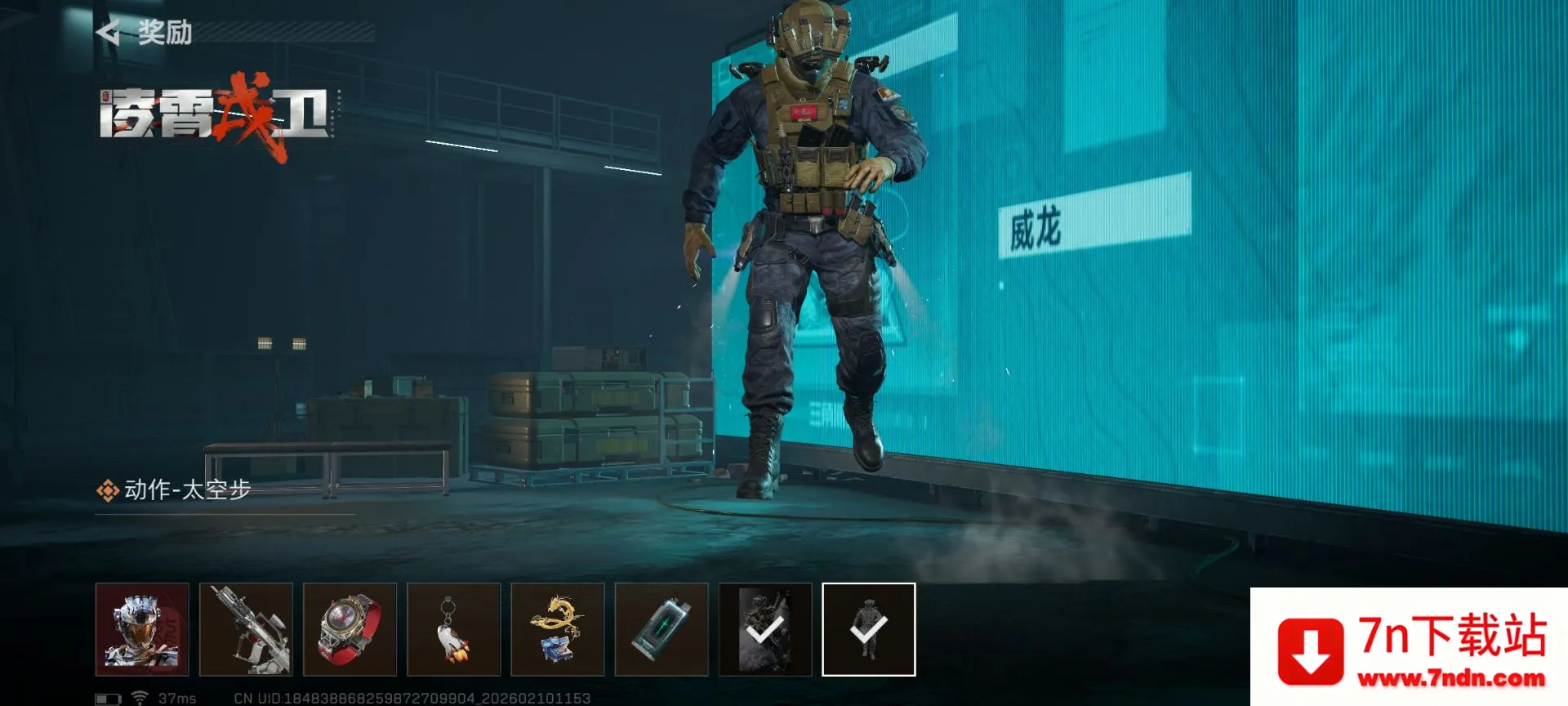Select the golden dragon reward thumbnail
Viewport: 1568px width, 706px height.
pyautogui.click(x=557, y=629)
